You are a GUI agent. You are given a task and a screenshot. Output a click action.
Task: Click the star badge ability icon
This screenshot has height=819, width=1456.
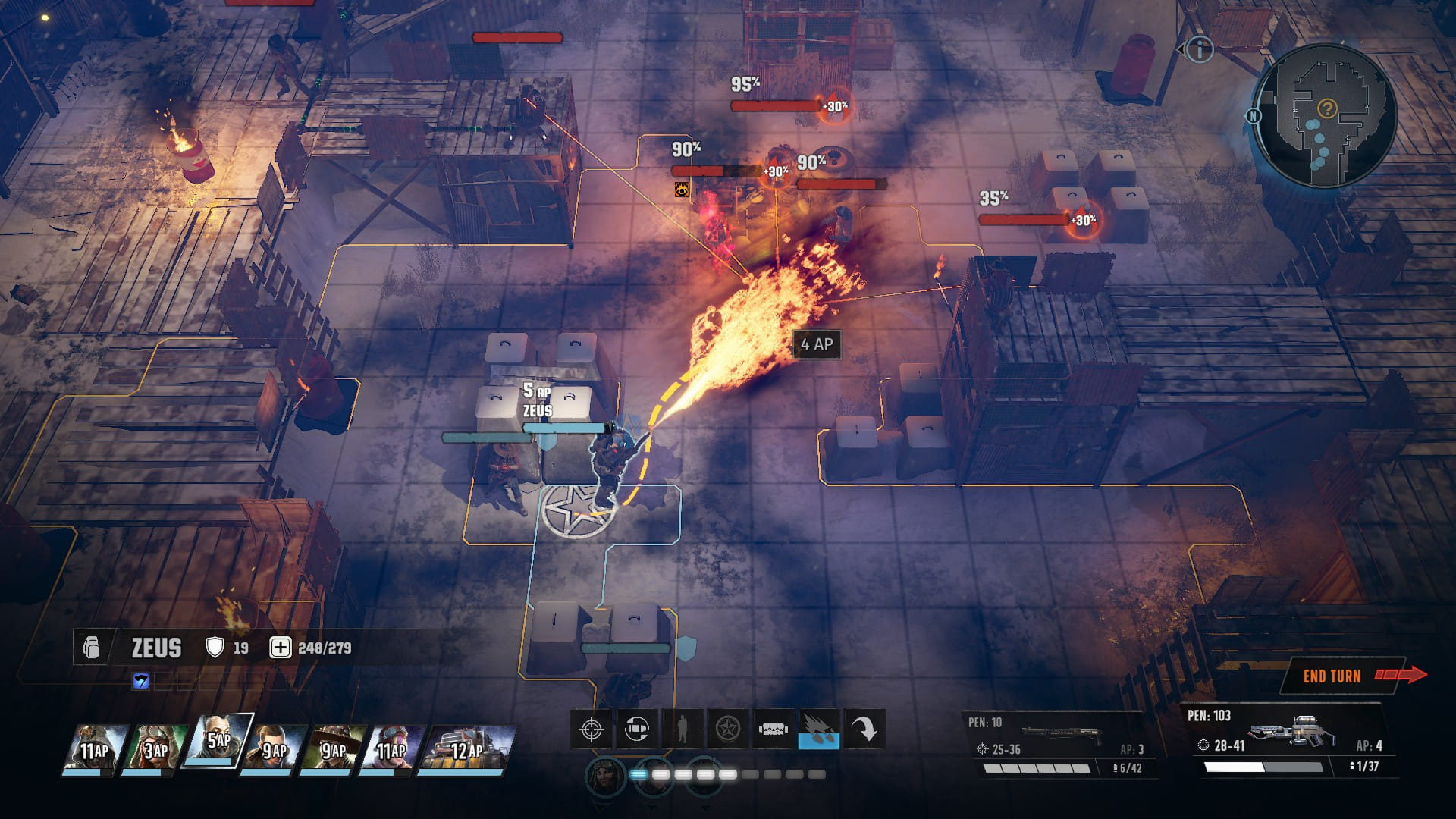(728, 730)
